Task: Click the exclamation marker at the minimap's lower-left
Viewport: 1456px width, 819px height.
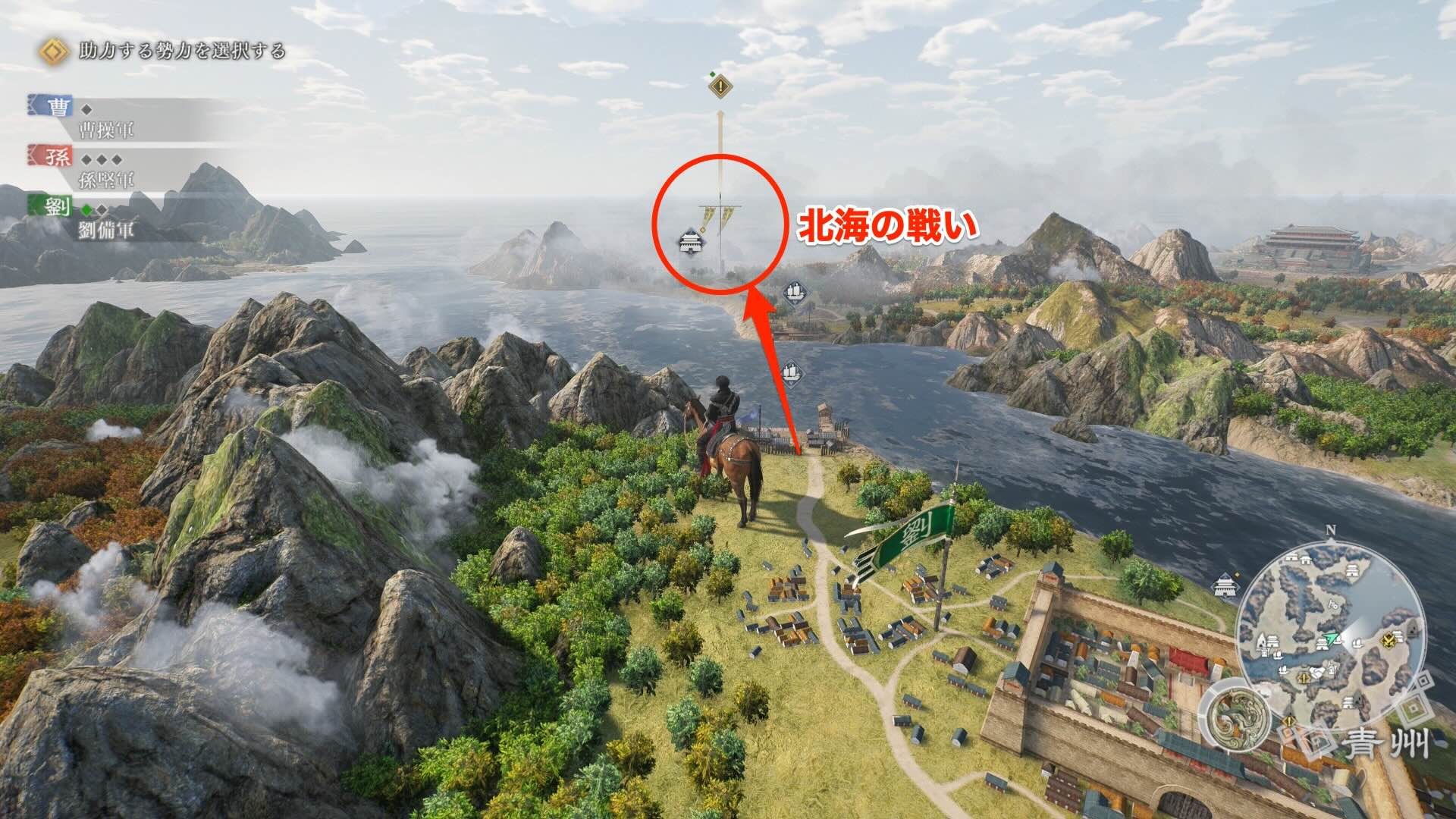Action: (x=1288, y=720)
